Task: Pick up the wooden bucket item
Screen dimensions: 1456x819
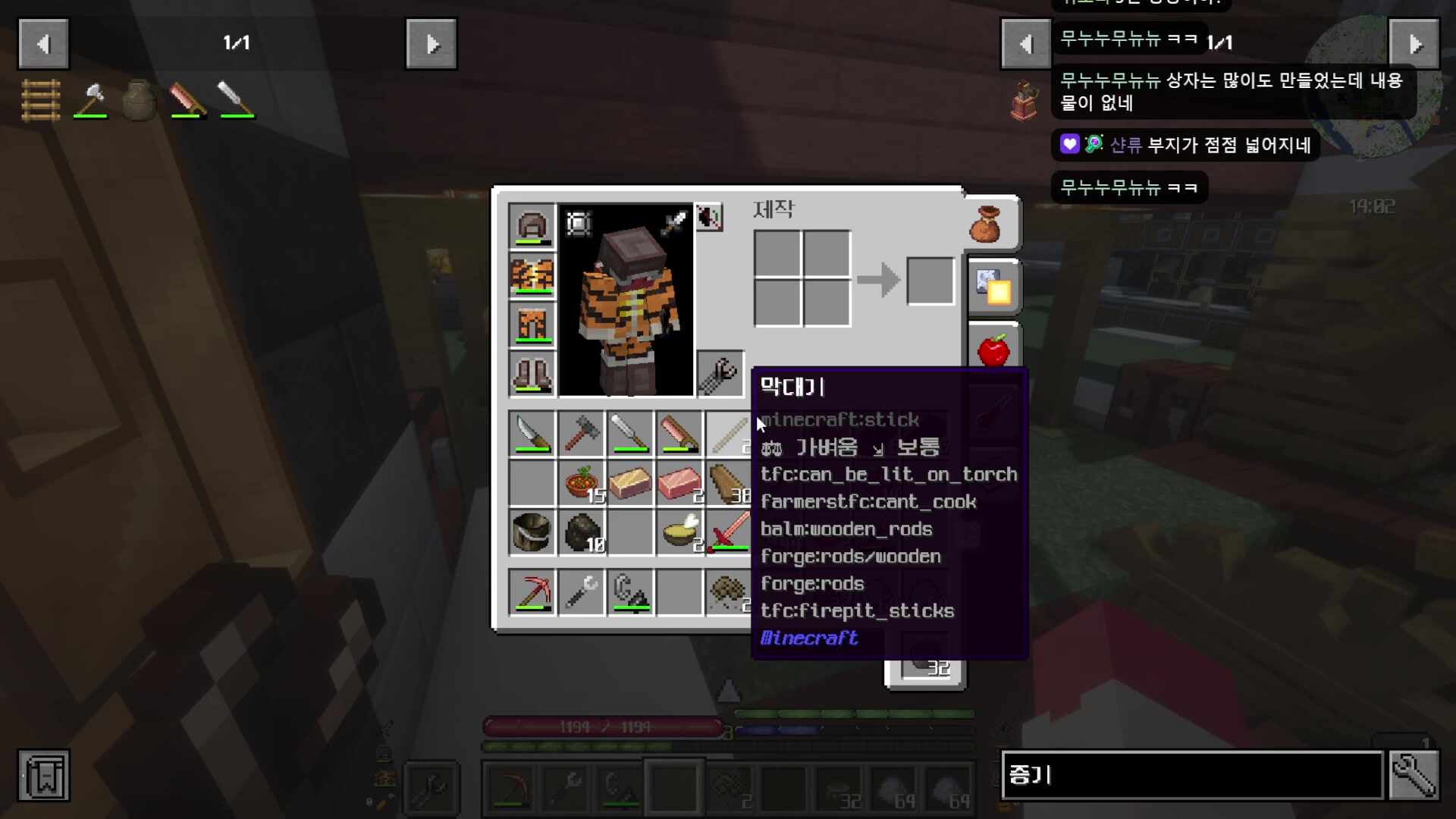Action: click(x=532, y=532)
